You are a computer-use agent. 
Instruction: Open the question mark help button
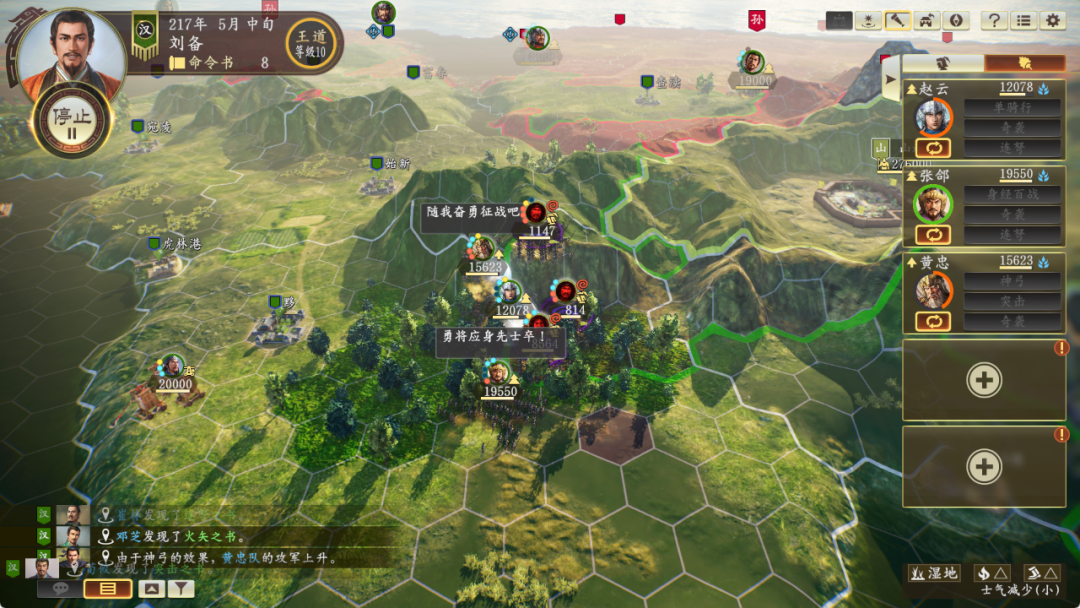993,20
